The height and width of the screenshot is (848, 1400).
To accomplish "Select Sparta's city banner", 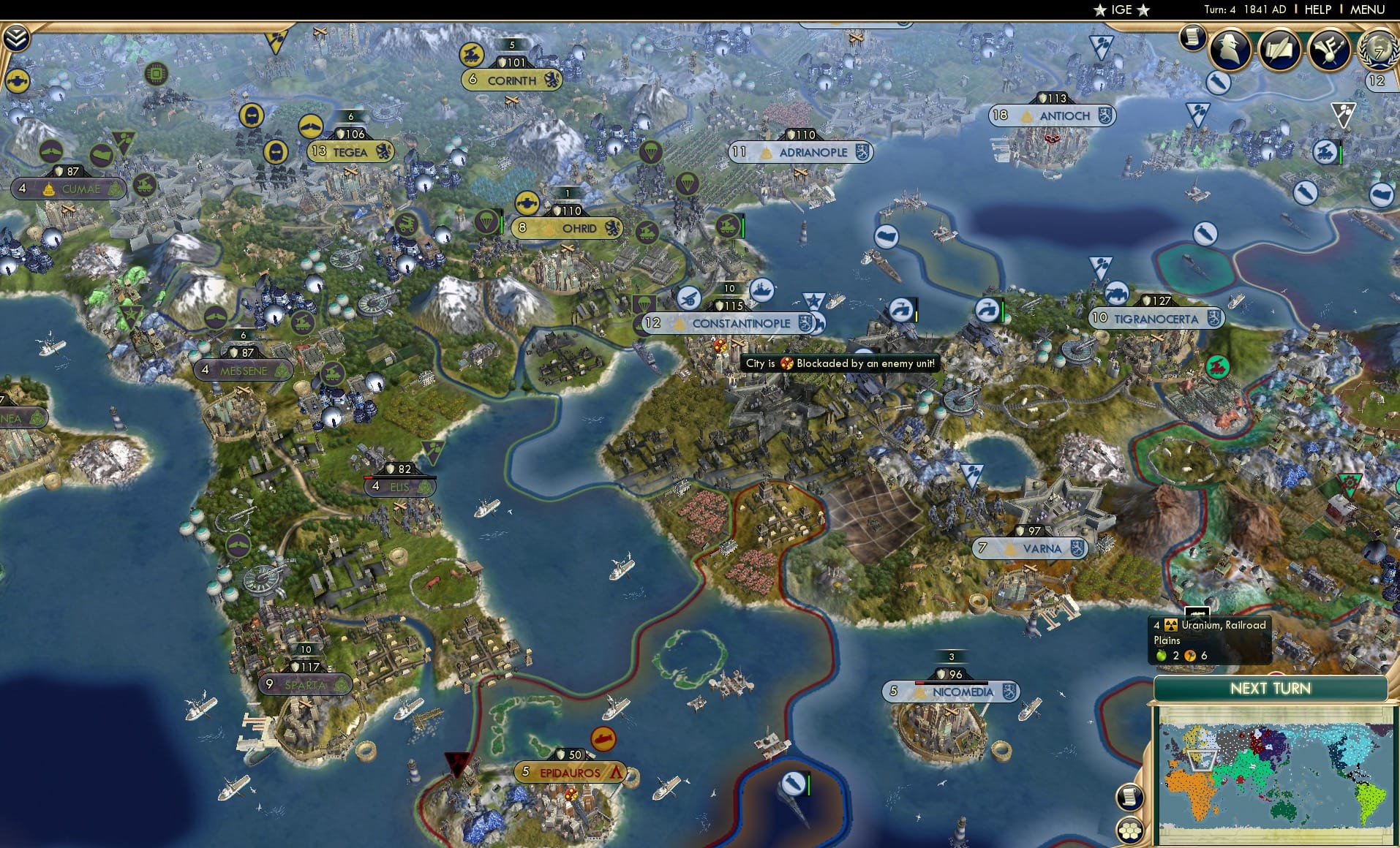I will tap(305, 684).
